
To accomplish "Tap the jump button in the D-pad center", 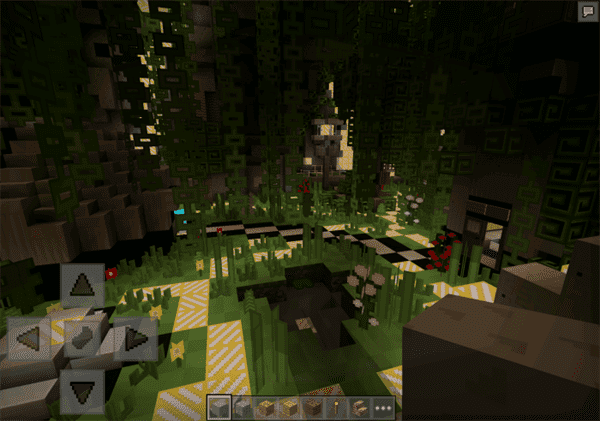I will (82, 338).
